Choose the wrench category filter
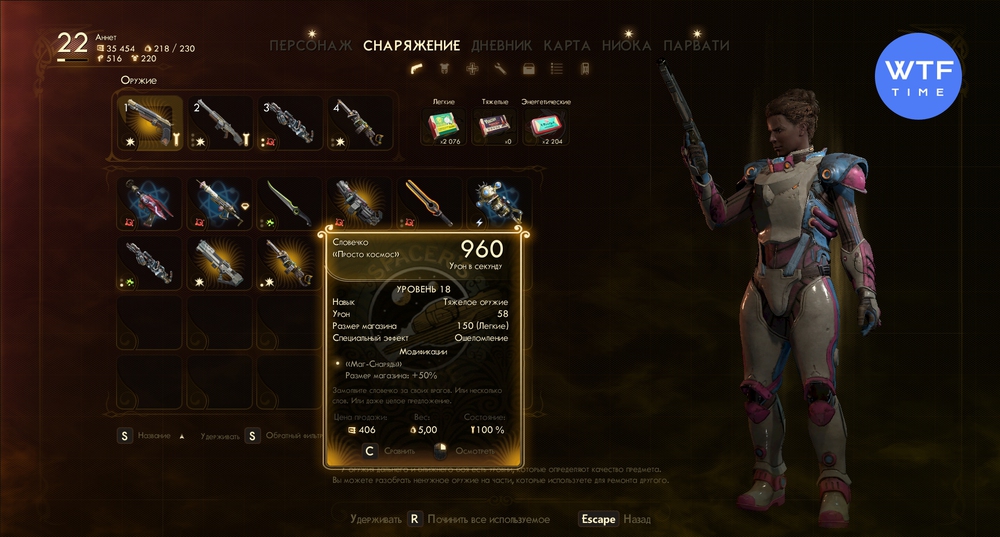The height and width of the screenshot is (537, 1000). pos(501,69)
